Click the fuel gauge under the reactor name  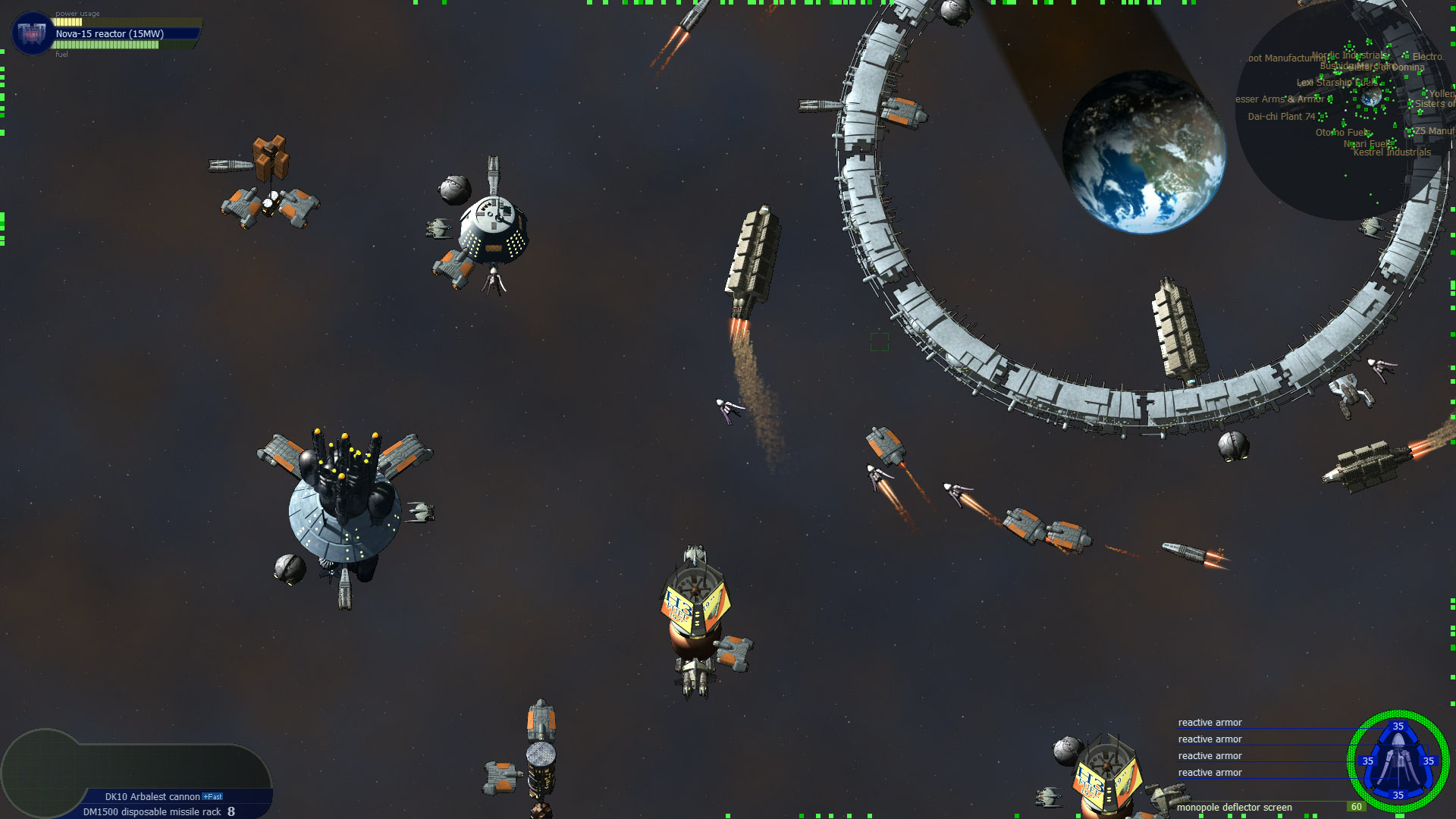[106, 45]
